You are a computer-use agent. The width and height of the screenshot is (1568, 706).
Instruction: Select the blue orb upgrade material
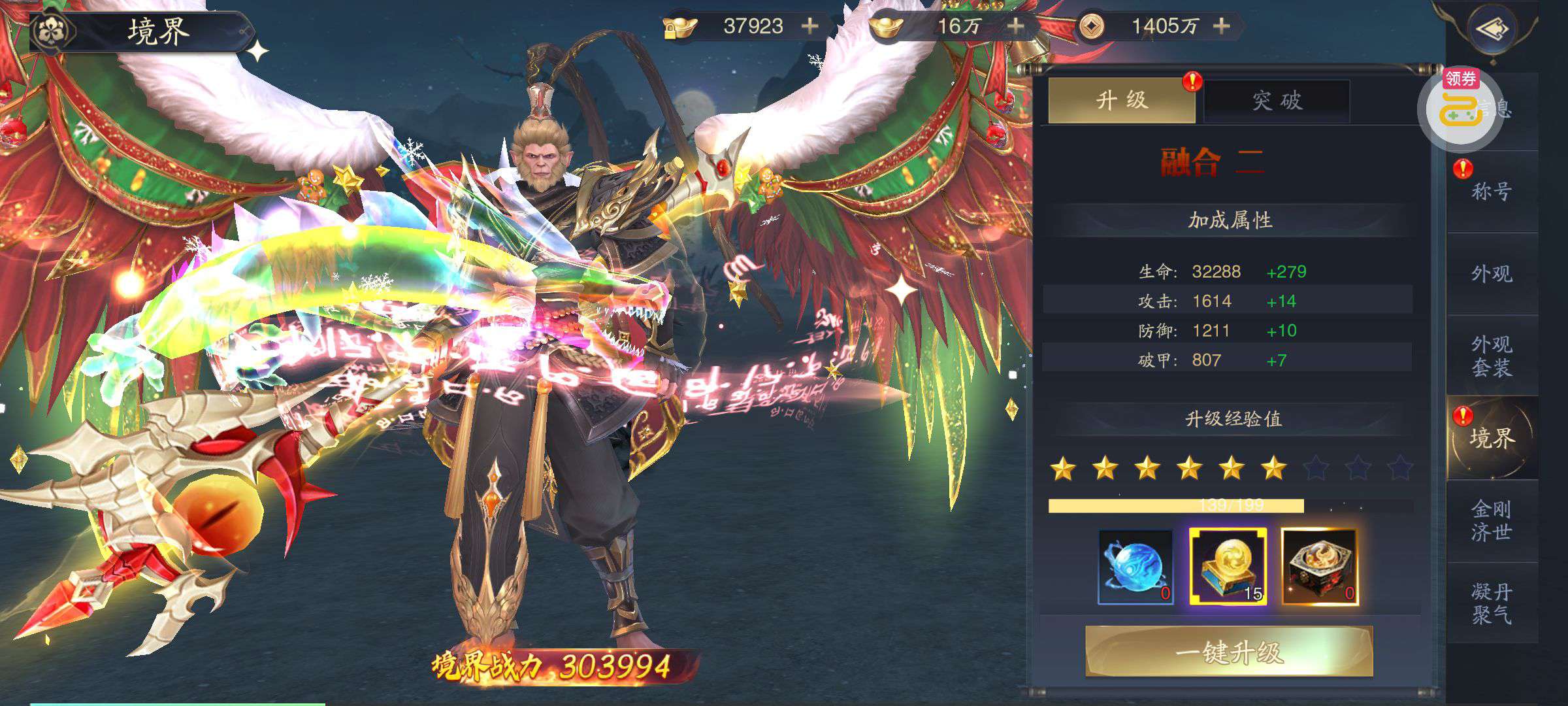pos(1135,567)
